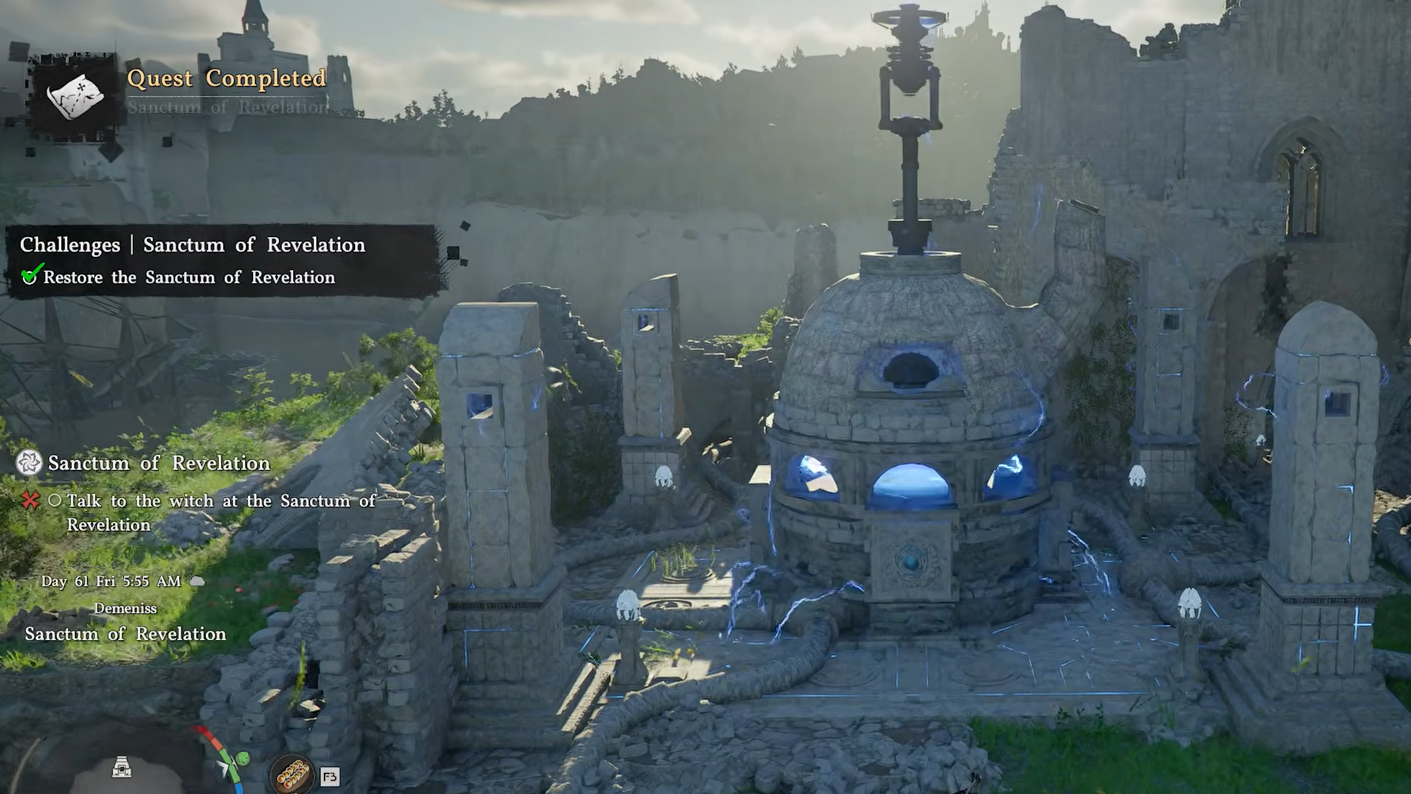
Task: Use the sushi roll quick slot item
Action: pyautogui.click(x=293, y=774)
